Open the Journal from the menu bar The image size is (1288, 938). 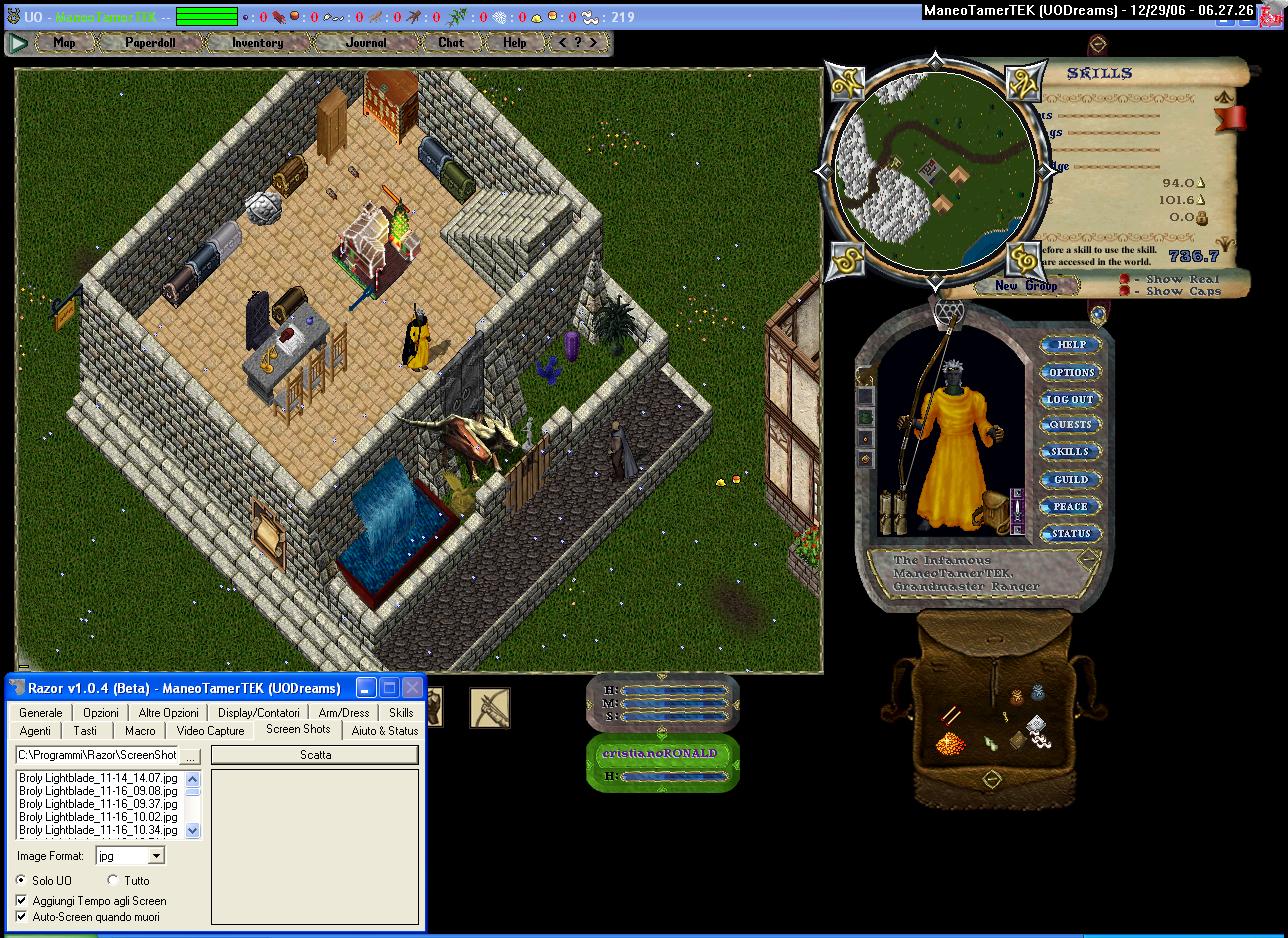(x=365, y=43)
